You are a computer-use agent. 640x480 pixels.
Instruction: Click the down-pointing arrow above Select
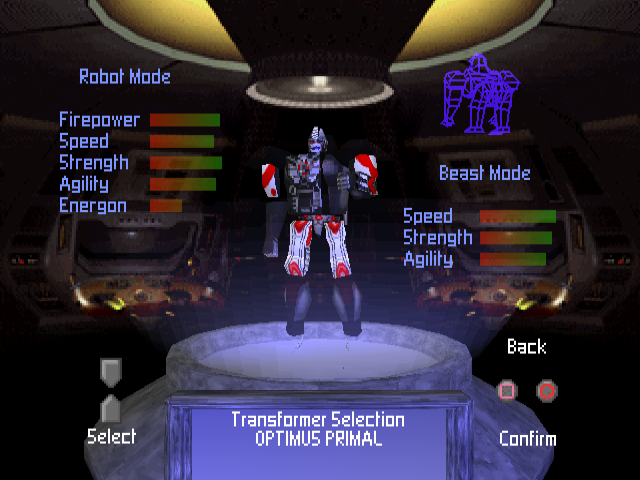110,373
